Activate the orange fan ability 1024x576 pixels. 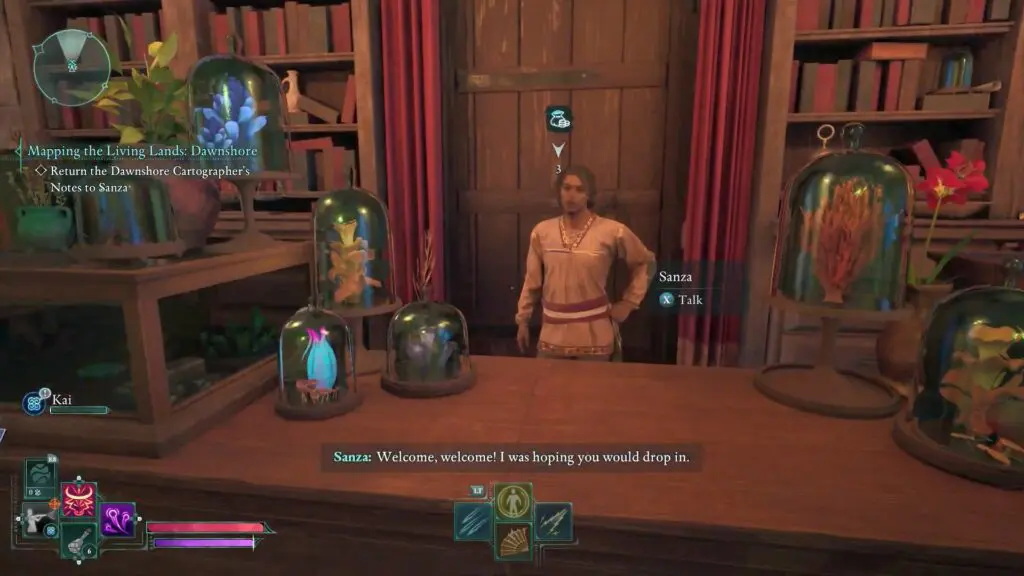pos(513,541)
